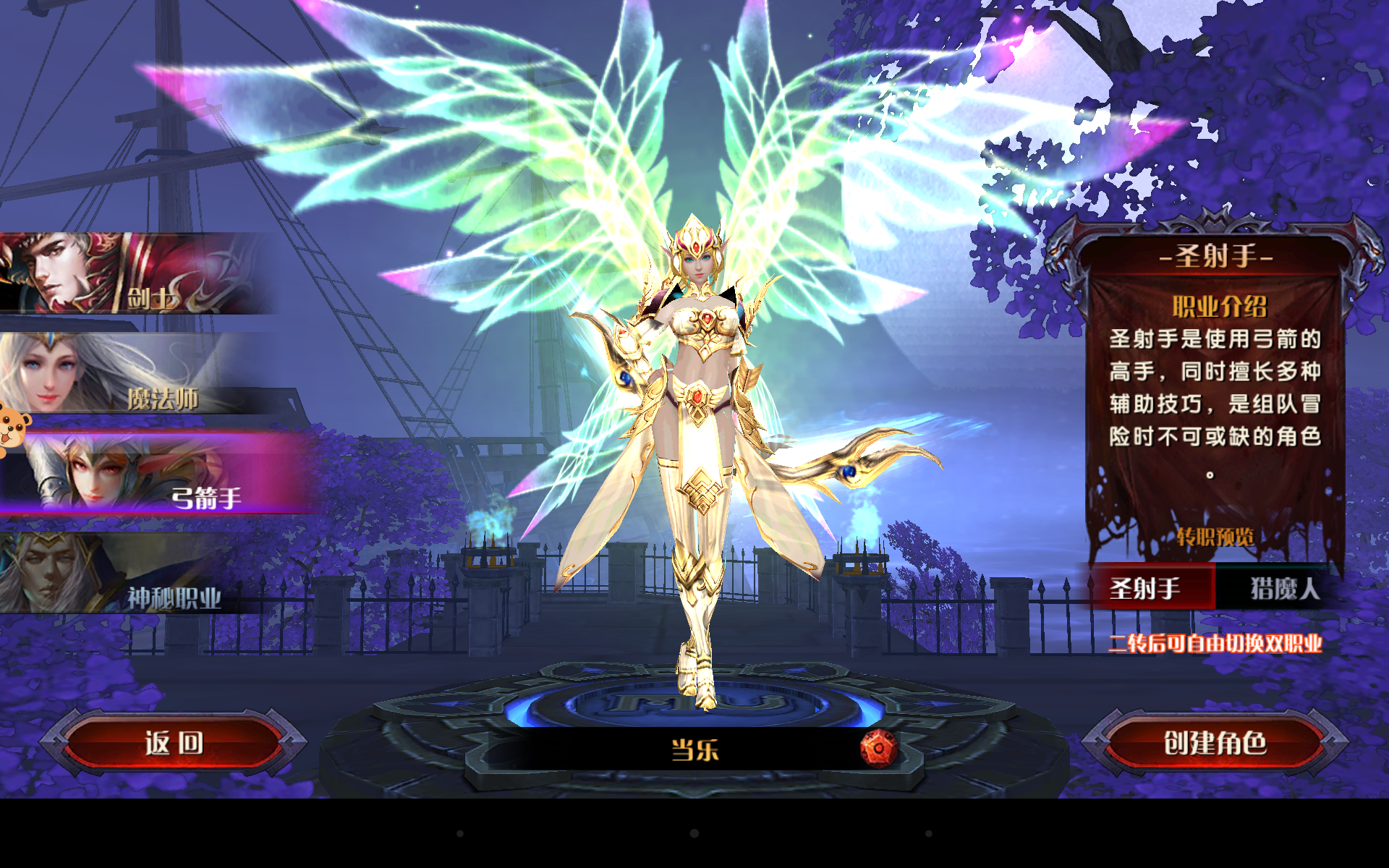Switch to the 圣射手 preview tab
1389x868 pixels.
tap(1146, 588)
